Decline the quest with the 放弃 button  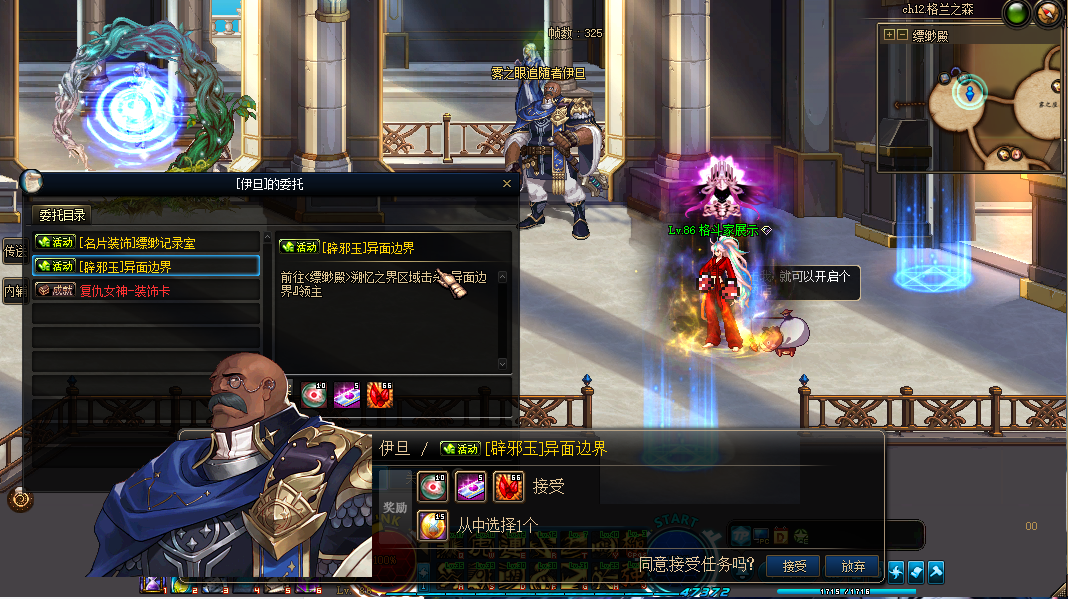tap(852, 566)
